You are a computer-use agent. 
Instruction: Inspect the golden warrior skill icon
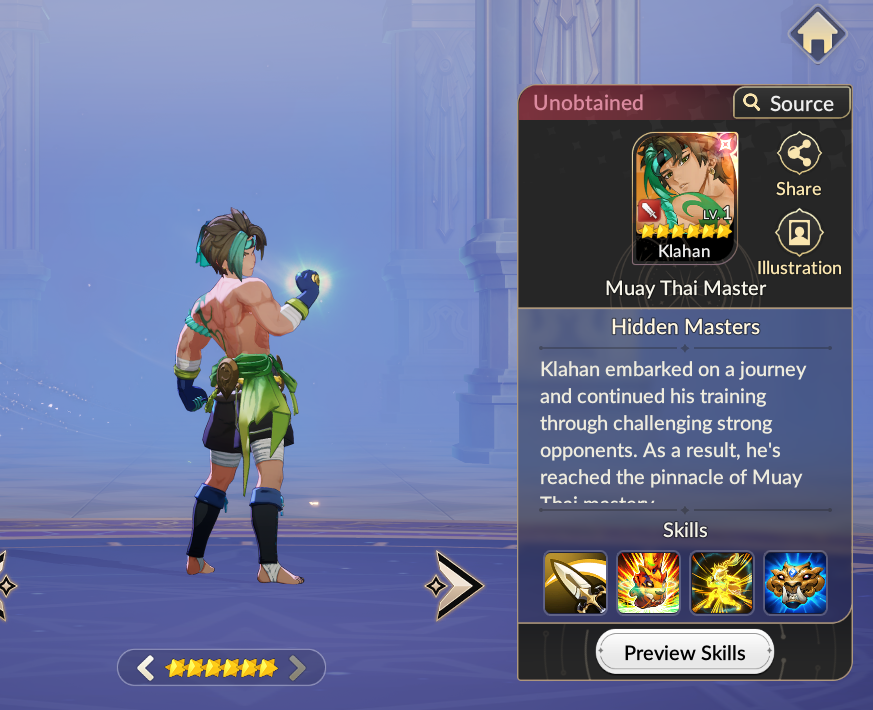[722, 583]
